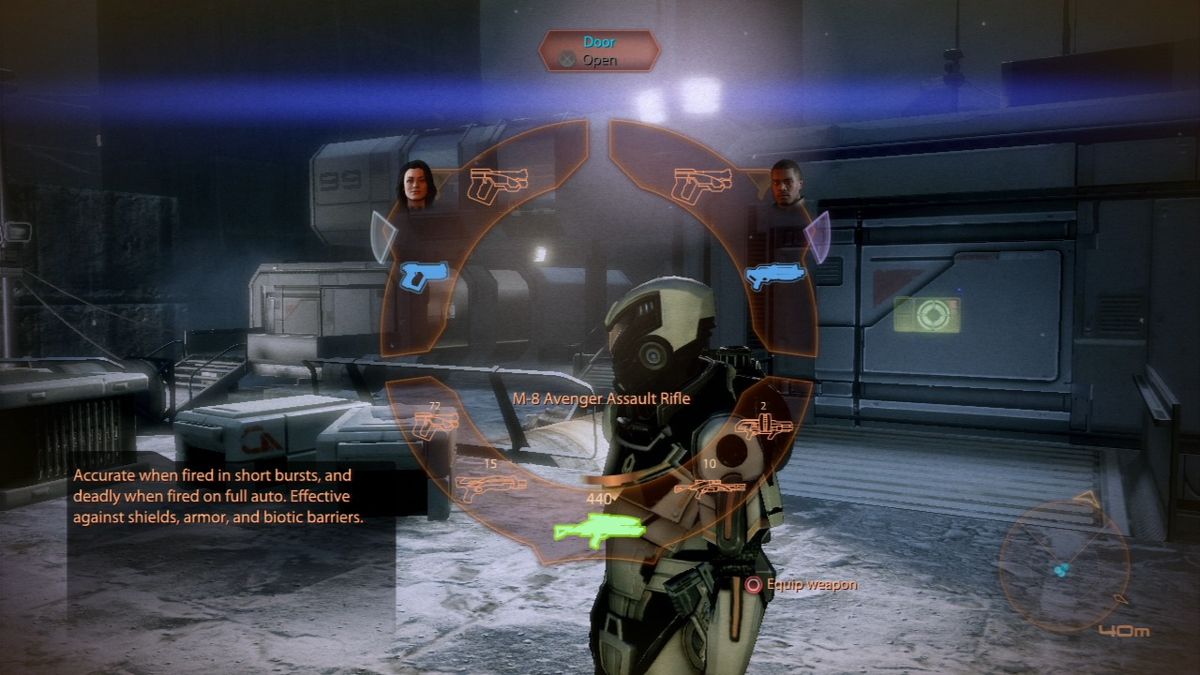Select the green M-8 Avenger assault rifle icon

coord(598,528)
